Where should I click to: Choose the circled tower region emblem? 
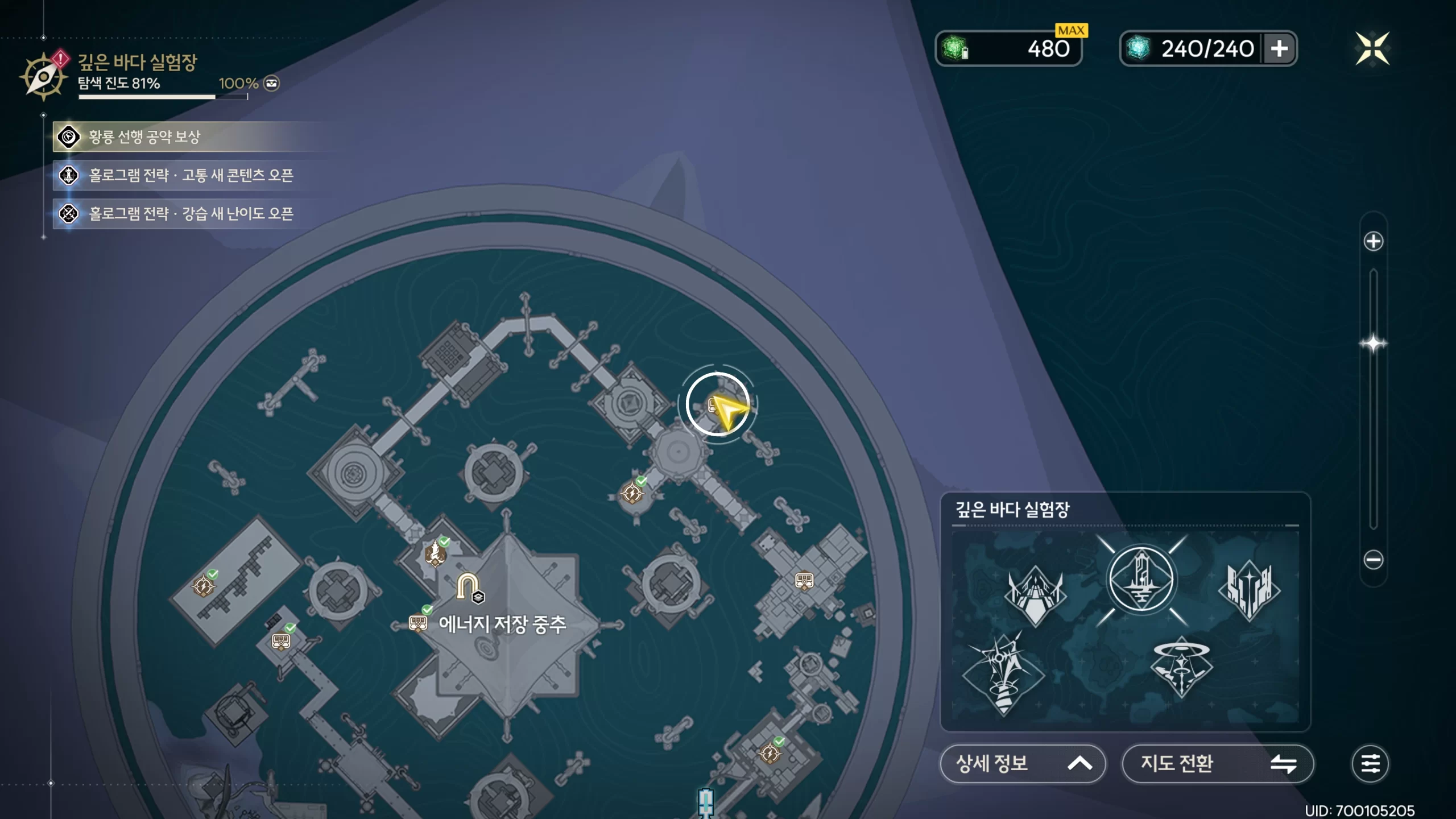tap(1141, 580)
